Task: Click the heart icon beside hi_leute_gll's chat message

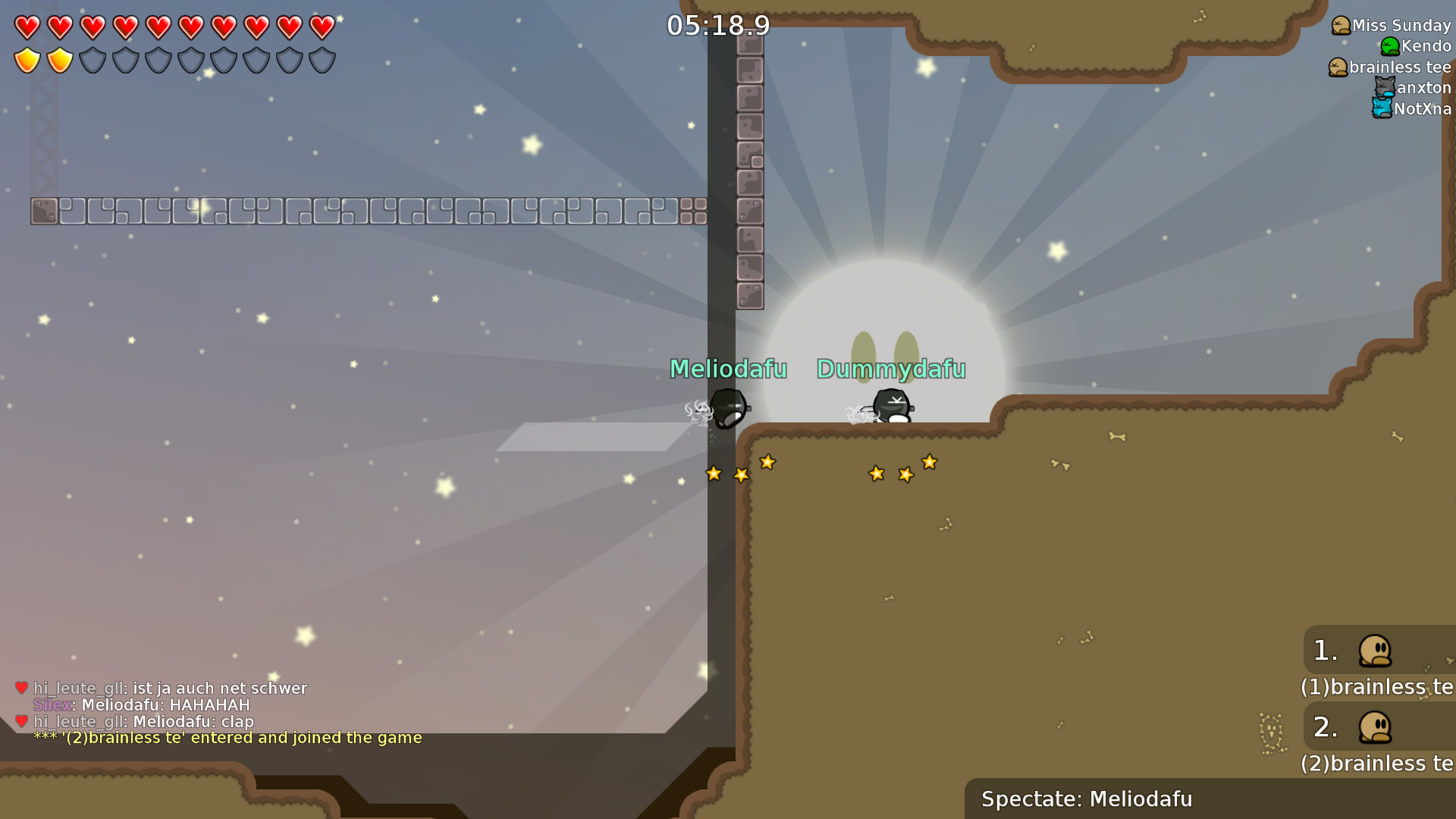Action: pos(21,688)
